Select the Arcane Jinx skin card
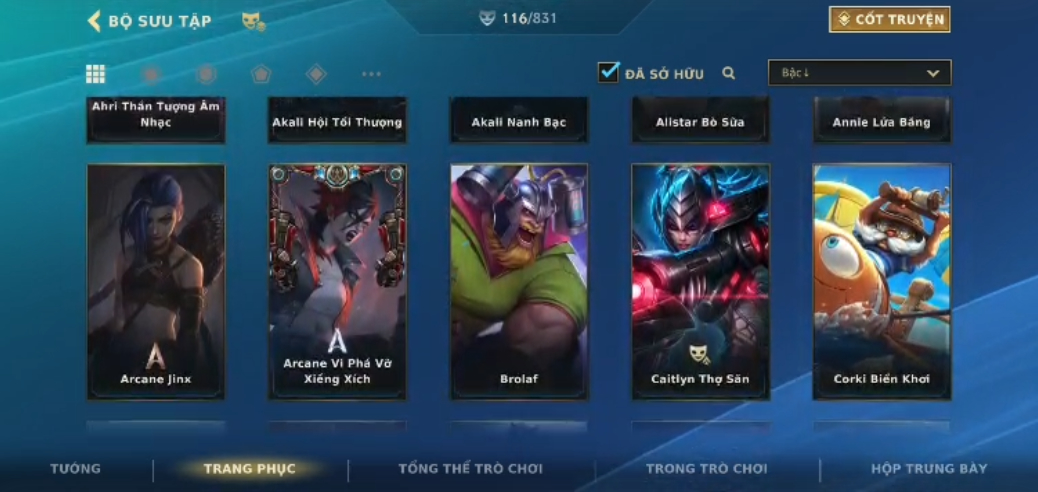Image resolution: width=1038 pixels, height=492 pixels. (156, 281)
